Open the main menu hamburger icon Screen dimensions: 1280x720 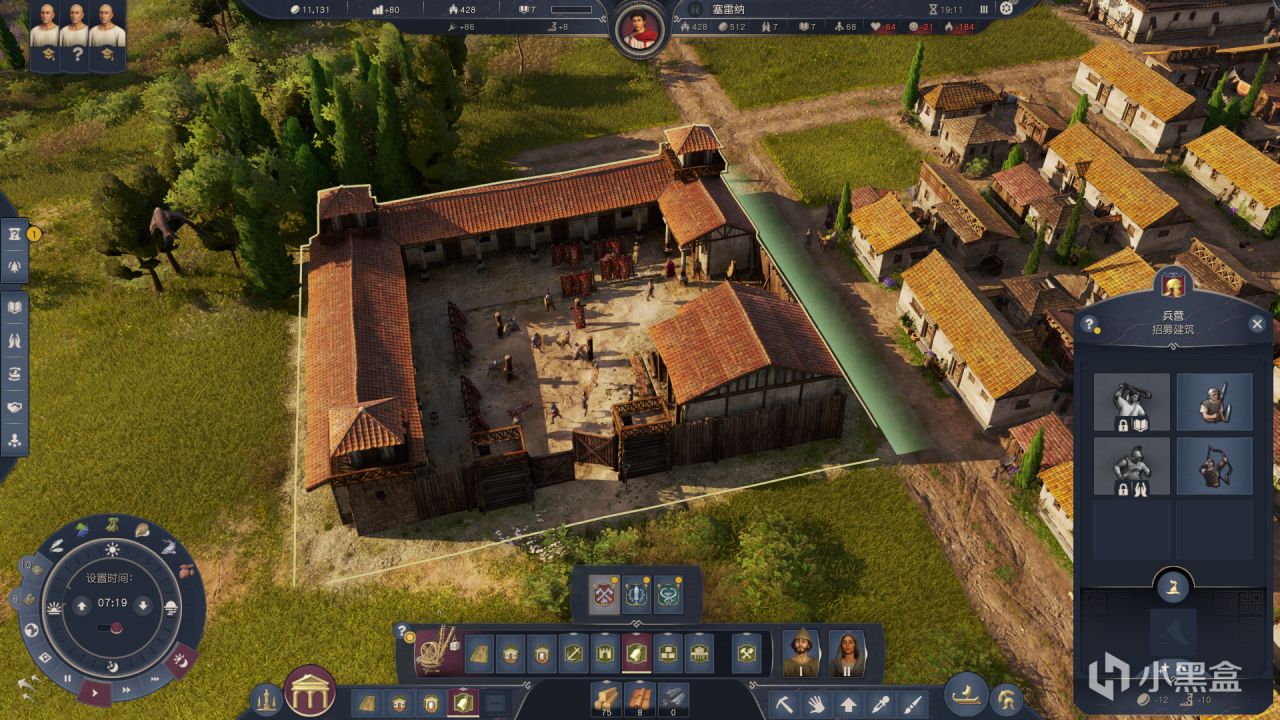1008,9
